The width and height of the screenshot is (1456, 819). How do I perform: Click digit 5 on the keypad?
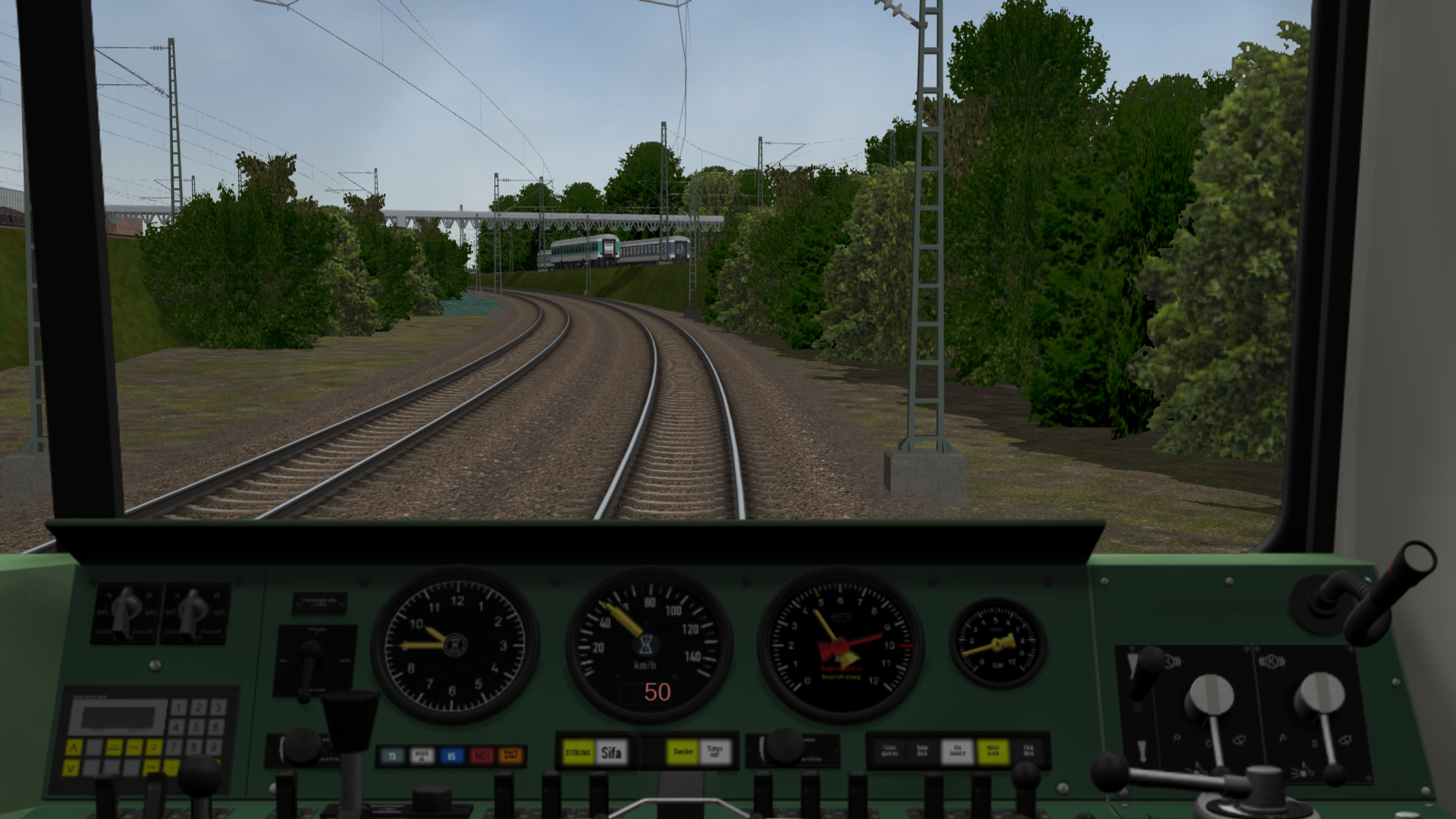(198, 726)
